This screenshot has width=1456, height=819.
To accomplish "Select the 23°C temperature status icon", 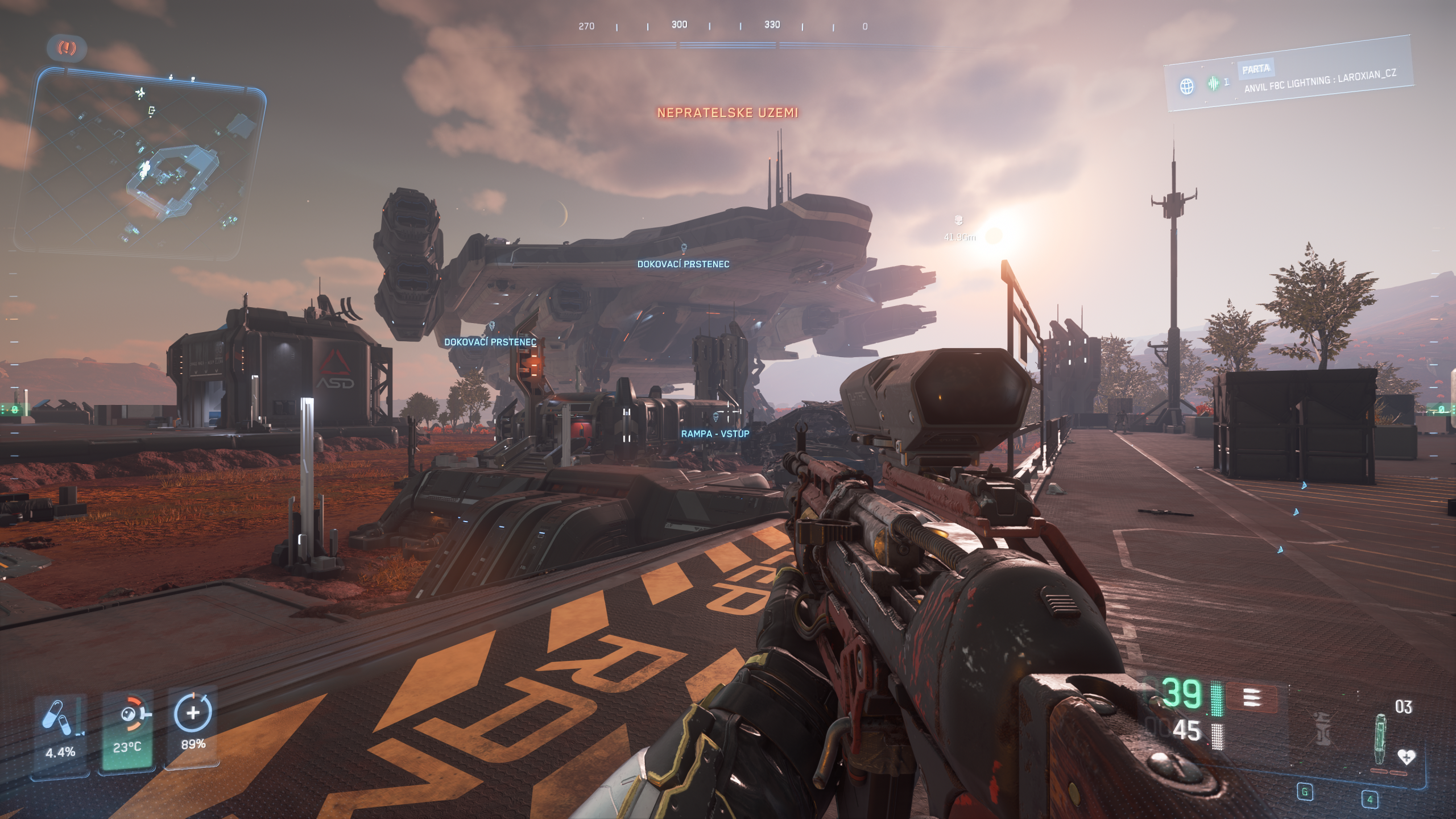I will (129, 715).
